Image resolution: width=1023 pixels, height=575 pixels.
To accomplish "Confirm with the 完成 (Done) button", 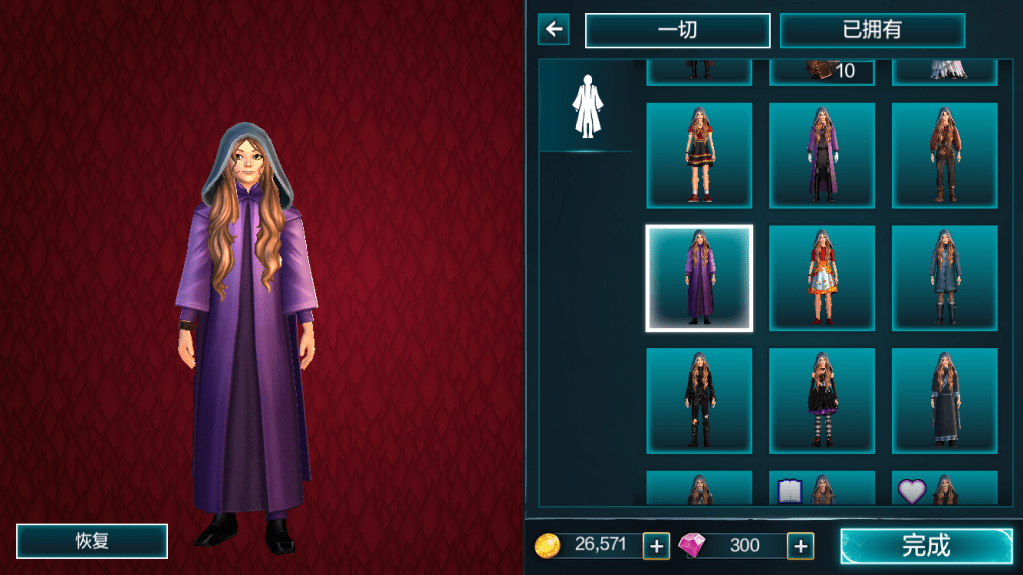I will [x=925, y=545].
